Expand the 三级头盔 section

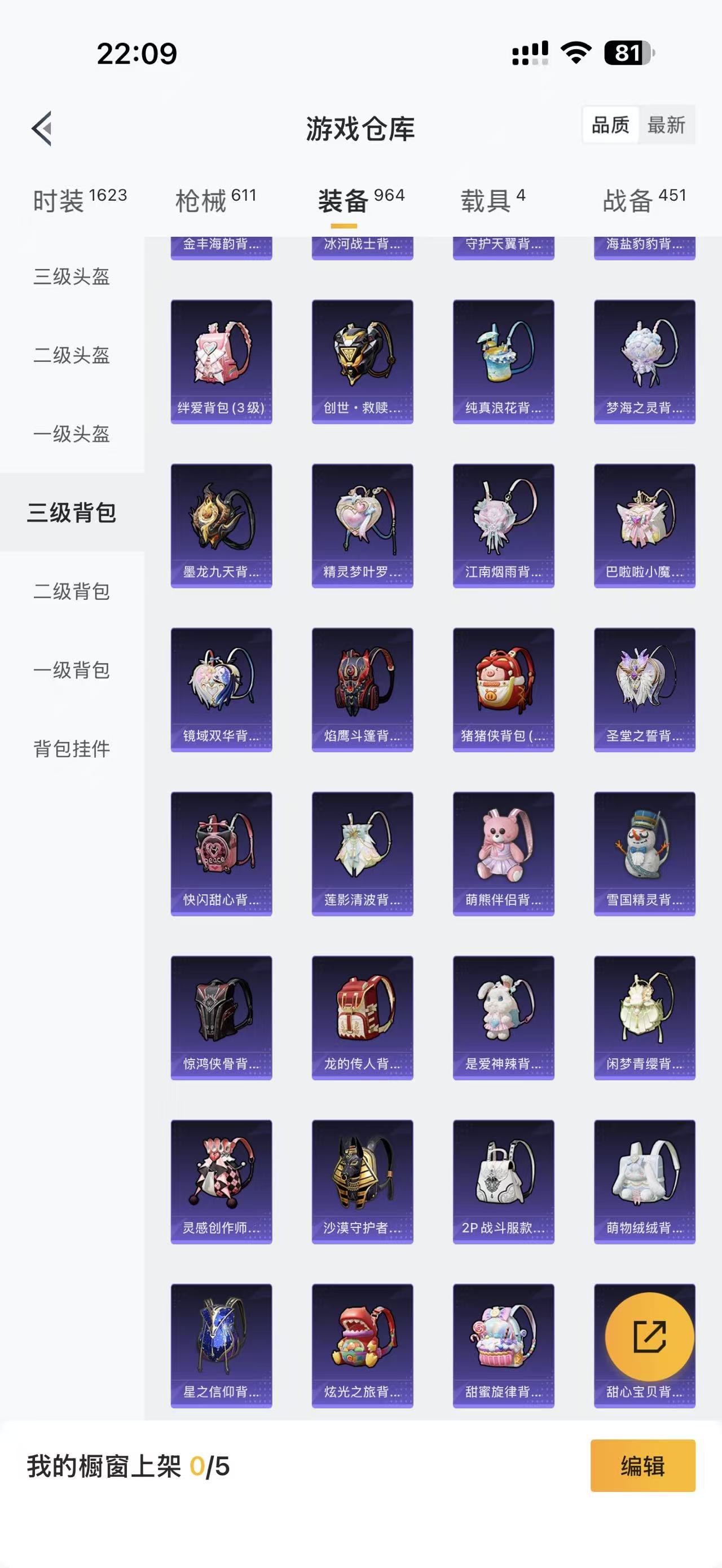click(x=72, y=277)
